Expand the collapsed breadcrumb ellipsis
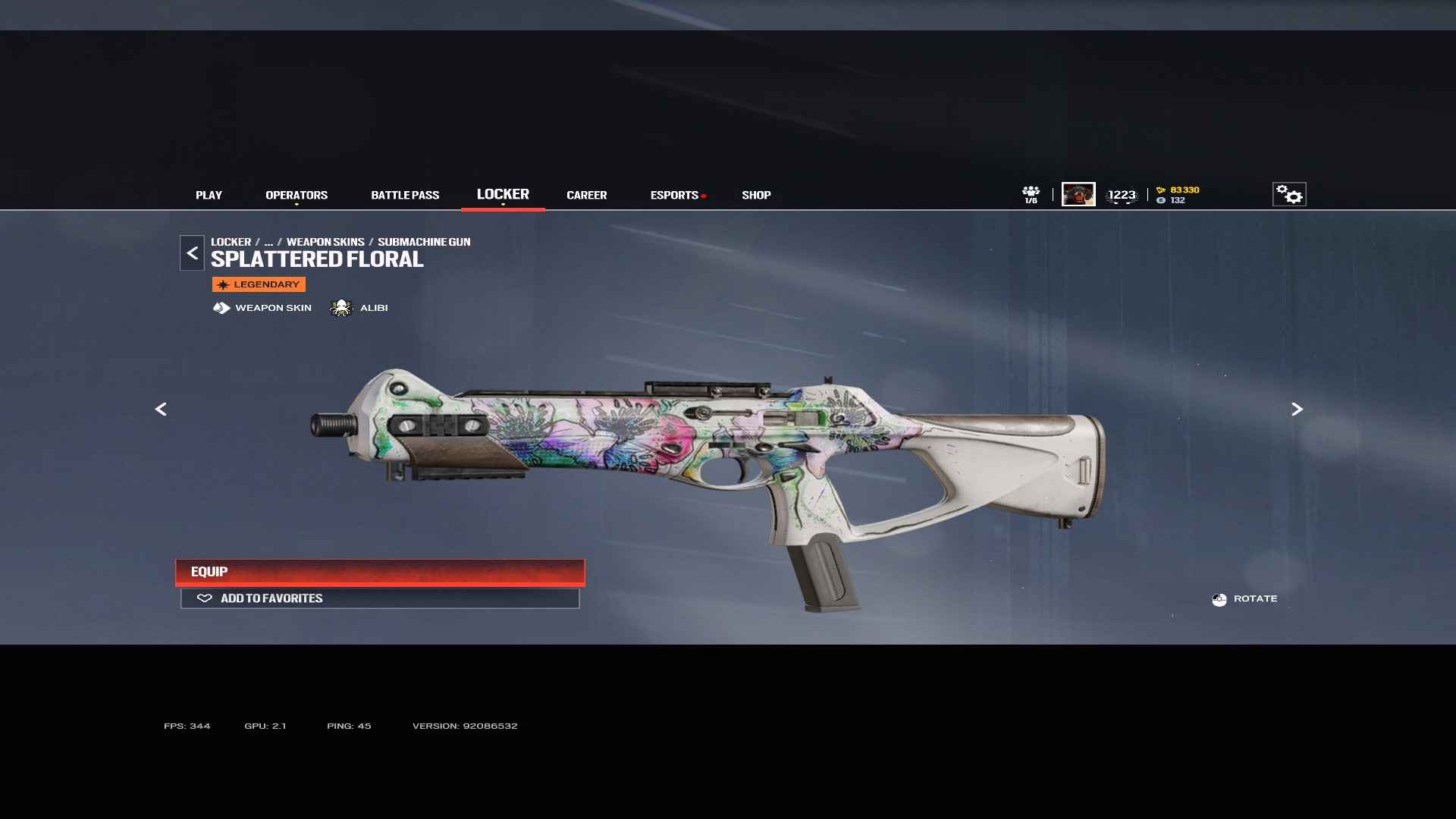Image resolution: width=1456 pixels, height=819 pixels. click(x=268, y=242)
